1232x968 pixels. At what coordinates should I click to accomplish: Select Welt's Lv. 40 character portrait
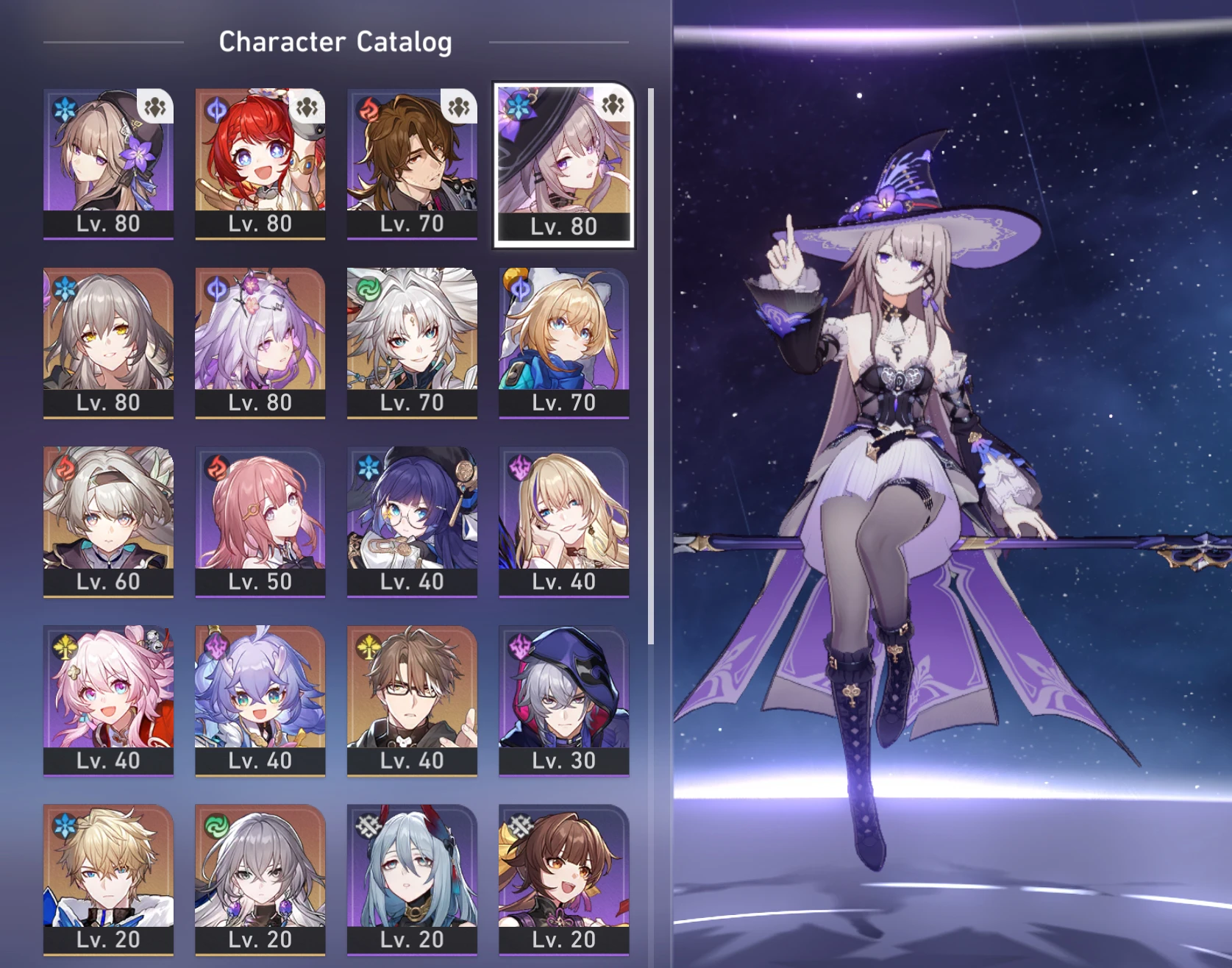click(x=412, y=695)
